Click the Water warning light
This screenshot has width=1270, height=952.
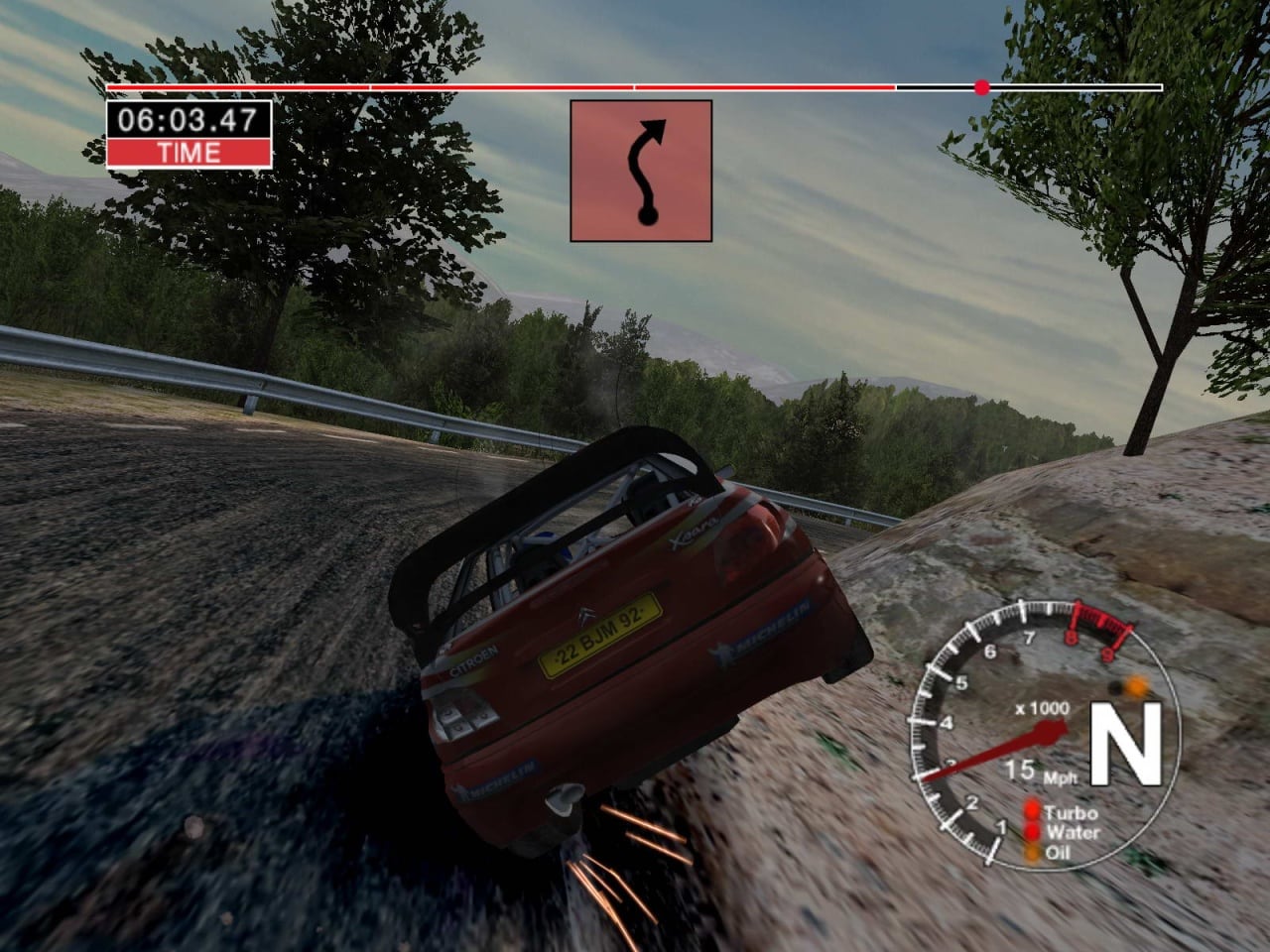1033,833
